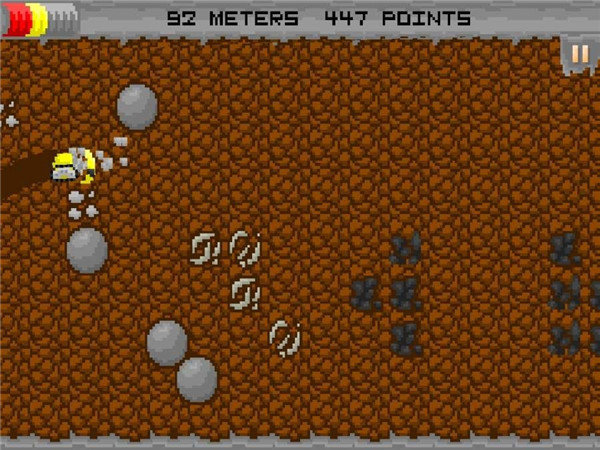Pause the game with the pause button
This screenshot has height=450, width=600.
580,54
